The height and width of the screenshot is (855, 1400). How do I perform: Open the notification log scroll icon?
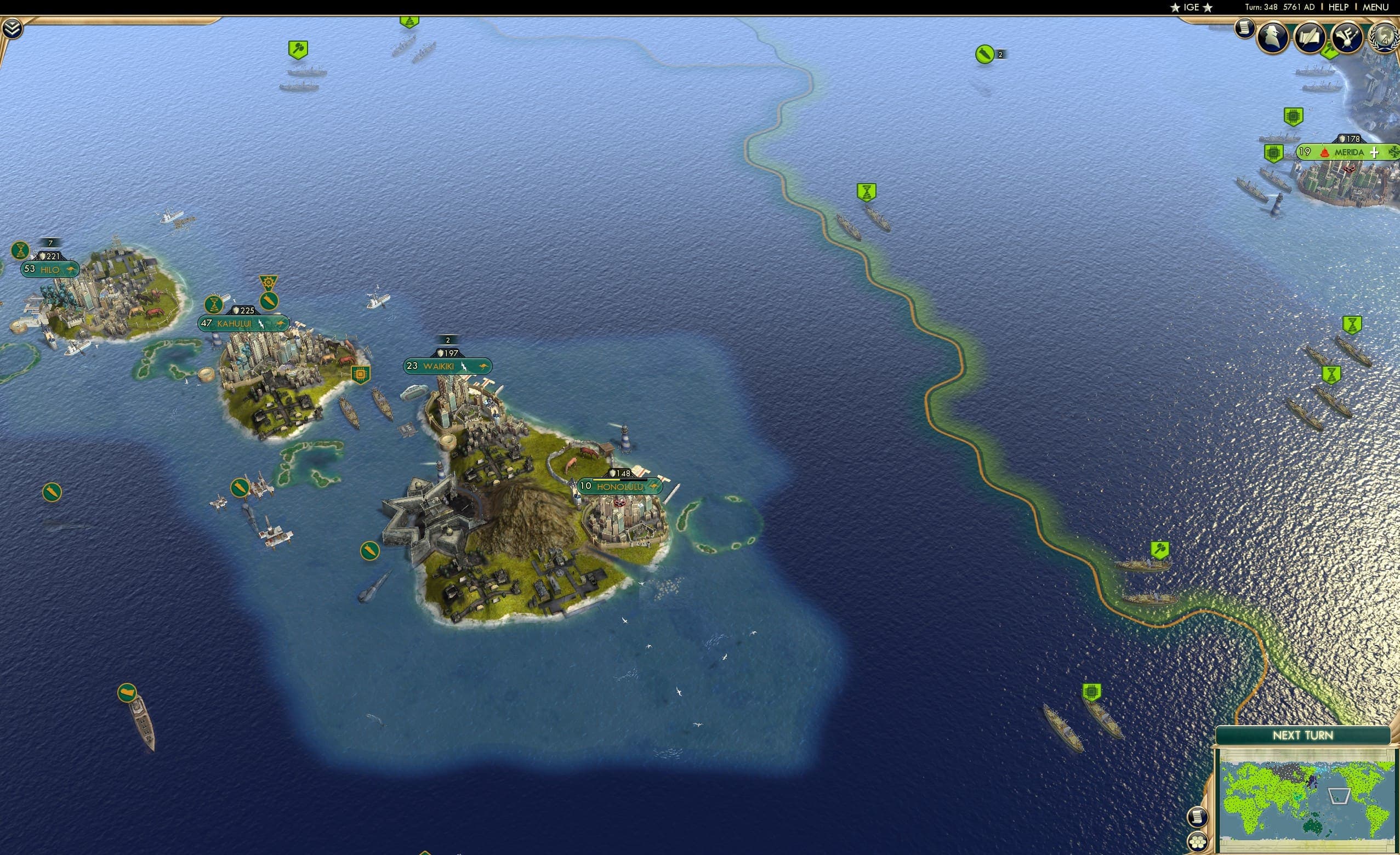point(1198,817)
